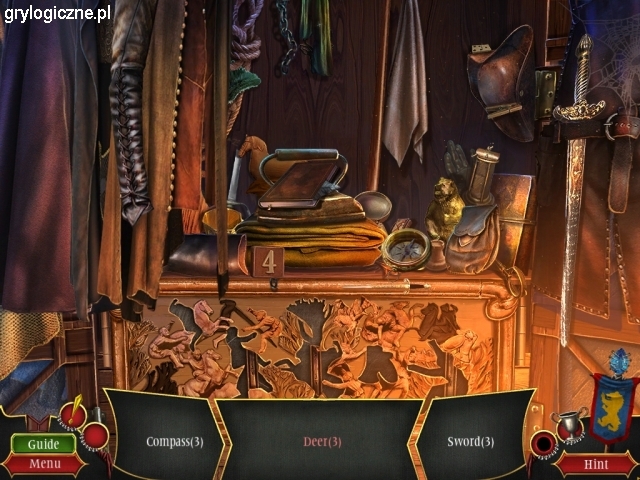640x480 pixels.
Task: Open the game Menu
Action: pos(43,464)
